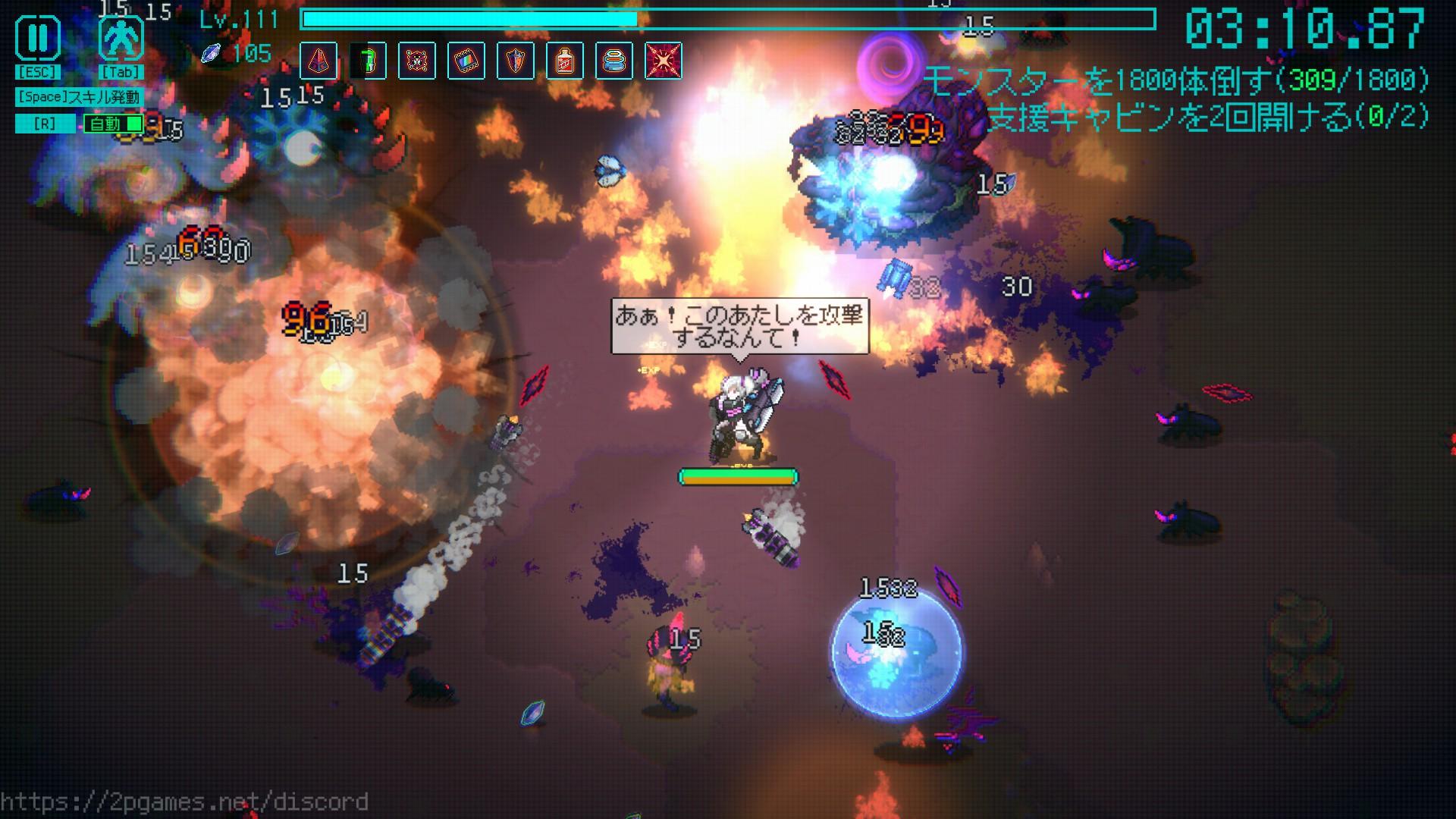Click the support cabin objective line
The image size is (1456, 819).
click(1208, 118)
